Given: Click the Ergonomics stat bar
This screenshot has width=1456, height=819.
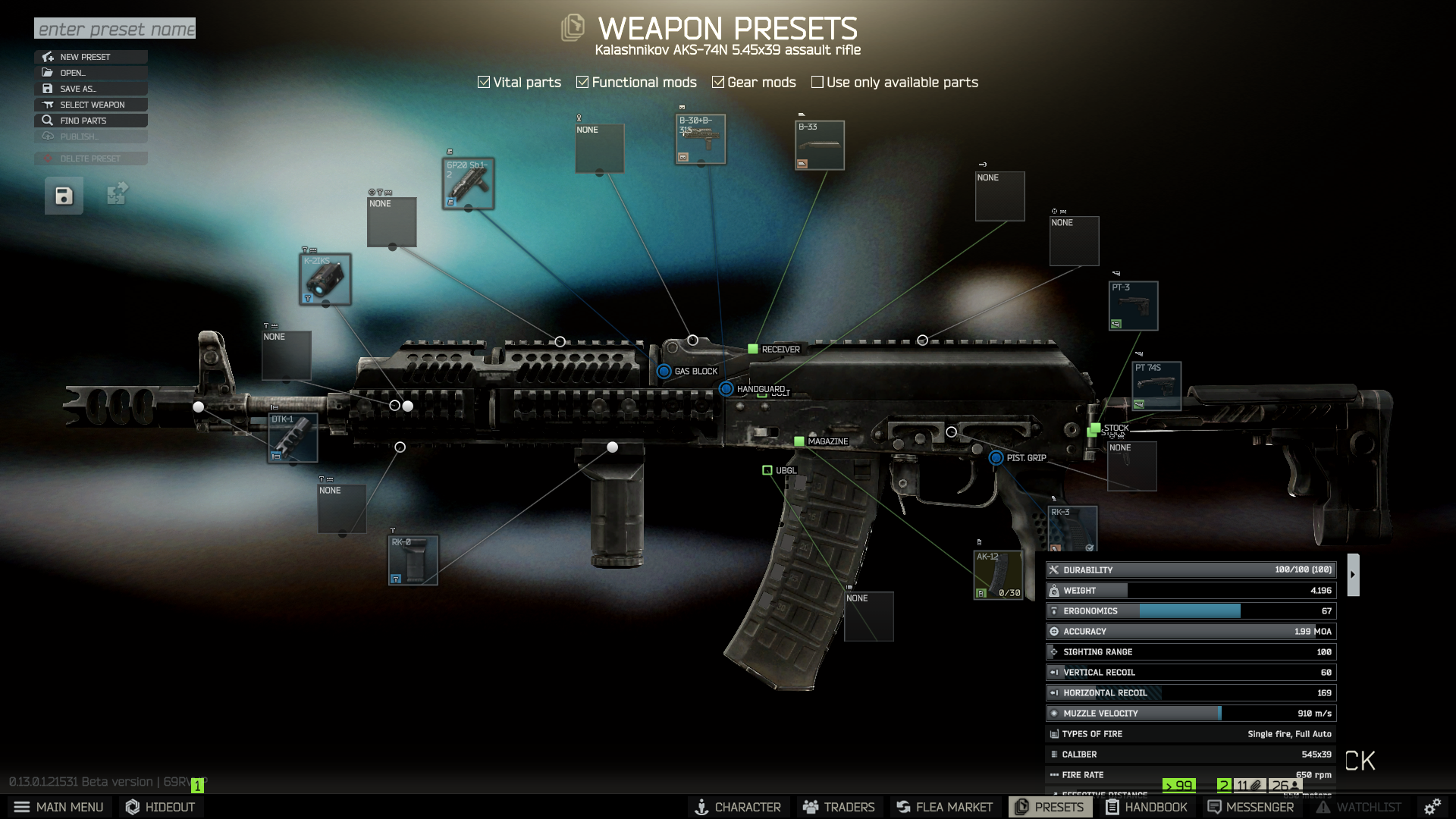Looking at the screenshot, I should tap(1191, 610).
